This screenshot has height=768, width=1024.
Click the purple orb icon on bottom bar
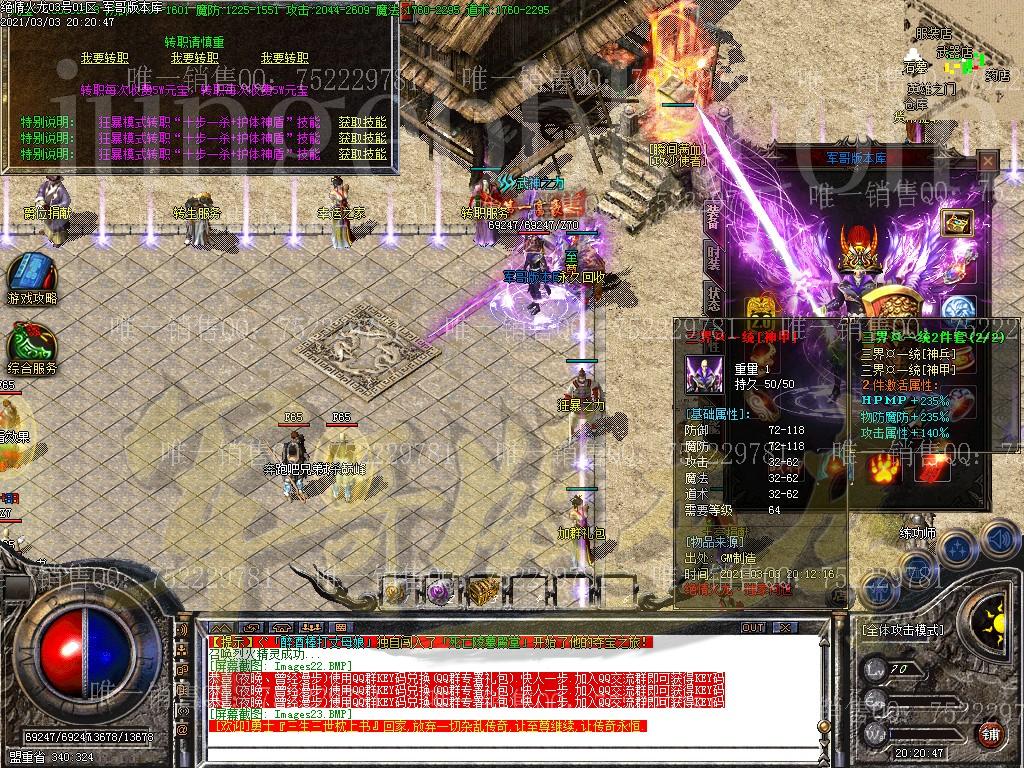coord(438,591)
